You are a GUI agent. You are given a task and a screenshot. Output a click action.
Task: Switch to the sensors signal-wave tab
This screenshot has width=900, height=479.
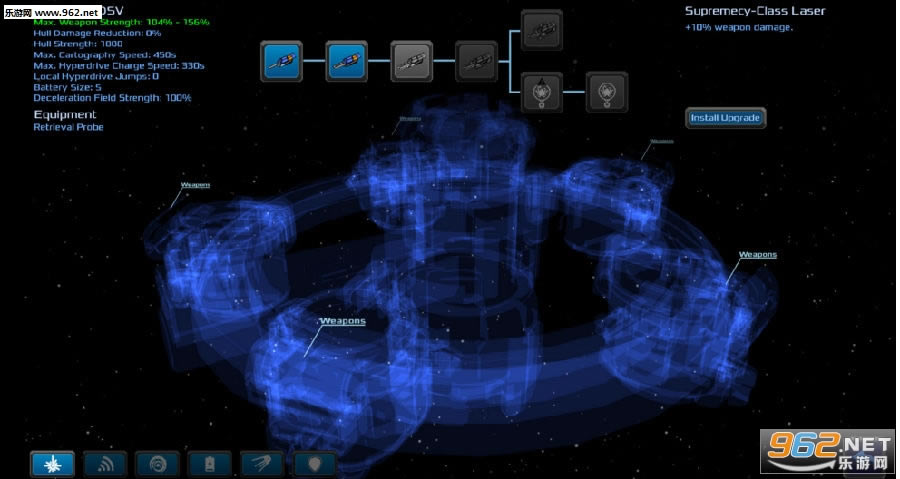105,463
